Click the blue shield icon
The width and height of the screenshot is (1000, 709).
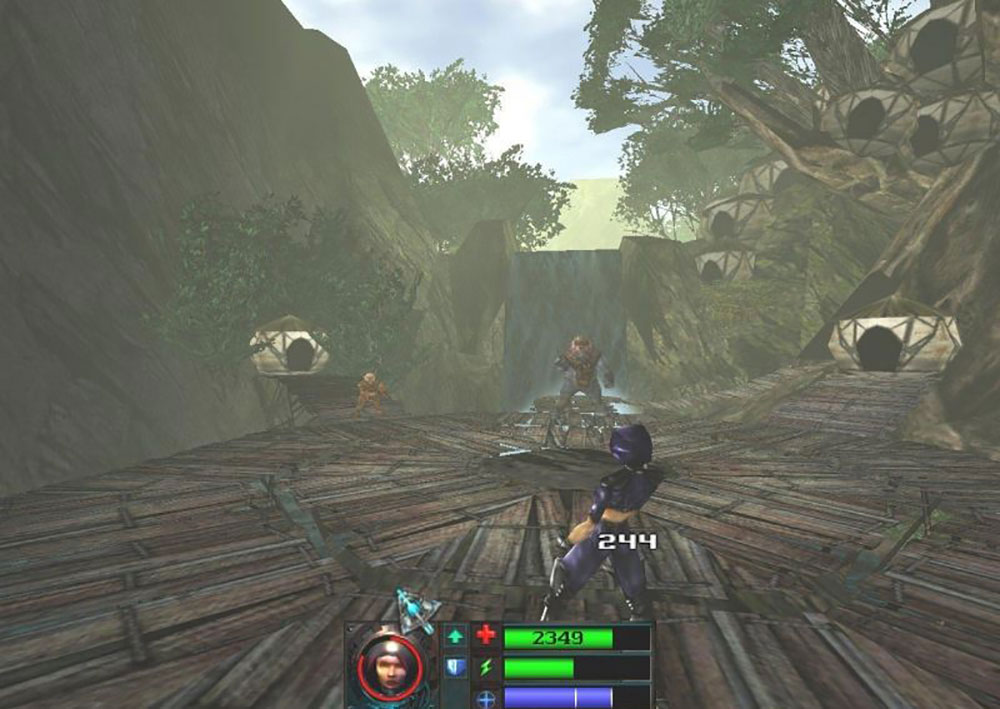pos(455,666)
